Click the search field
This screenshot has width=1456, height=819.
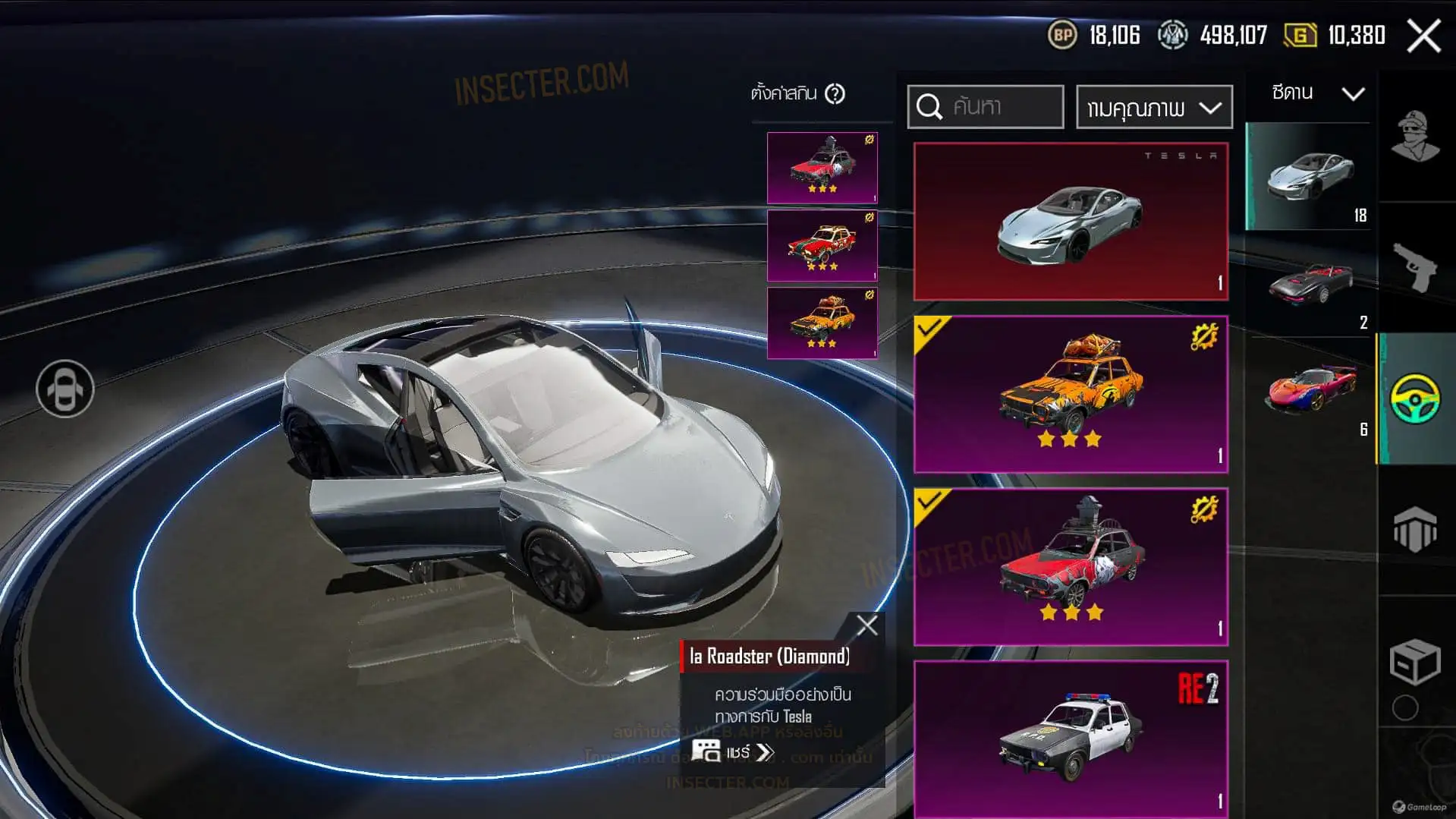point(986,106)
